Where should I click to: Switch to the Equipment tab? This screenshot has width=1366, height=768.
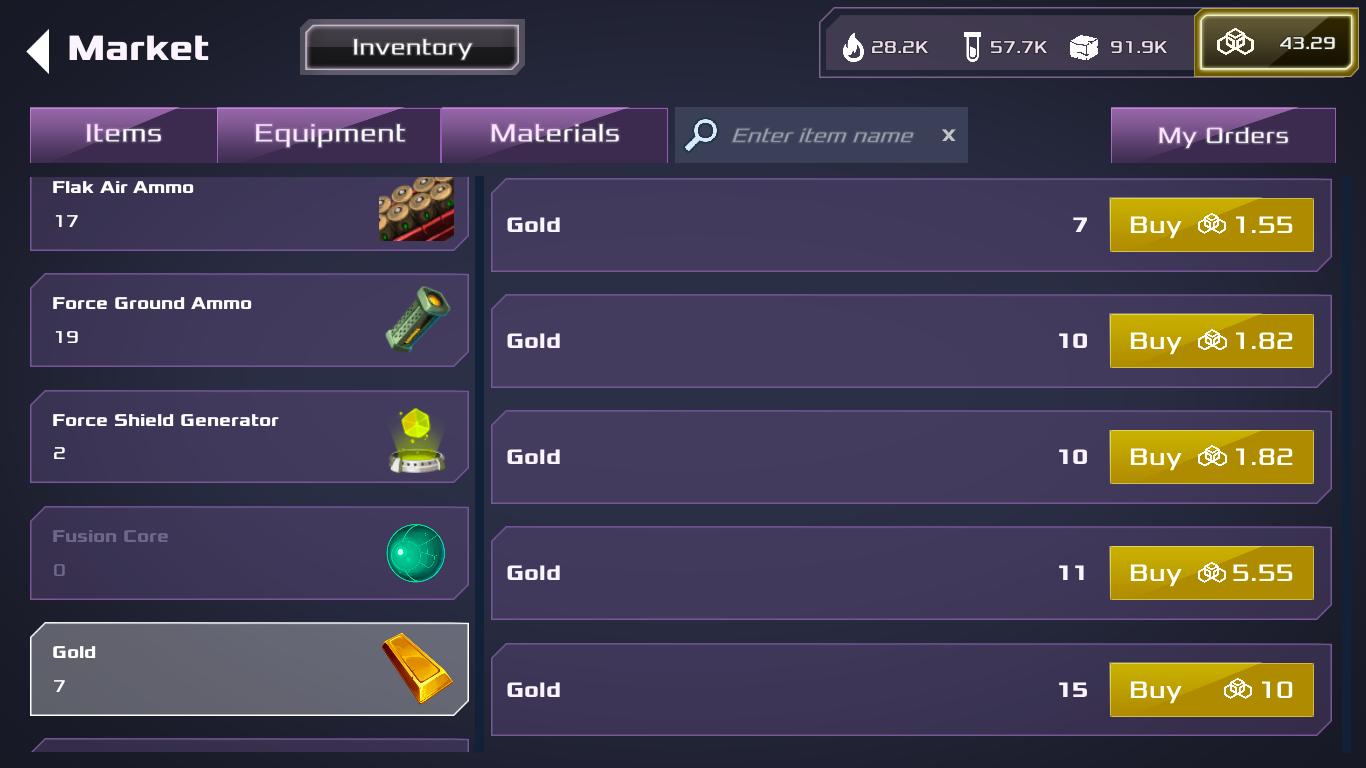(329, 135)
